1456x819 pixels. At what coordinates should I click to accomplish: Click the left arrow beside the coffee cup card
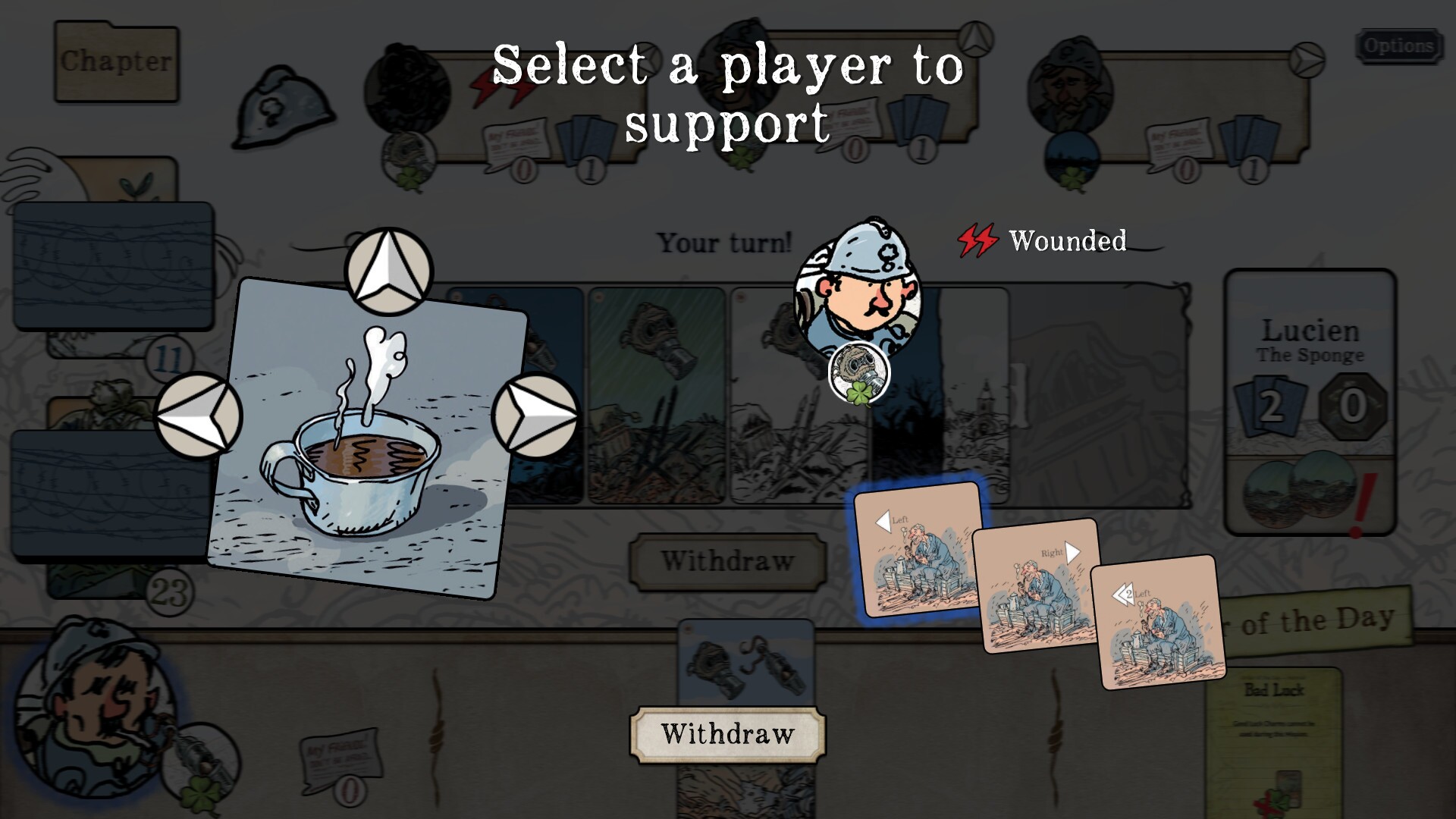(199, 412)
